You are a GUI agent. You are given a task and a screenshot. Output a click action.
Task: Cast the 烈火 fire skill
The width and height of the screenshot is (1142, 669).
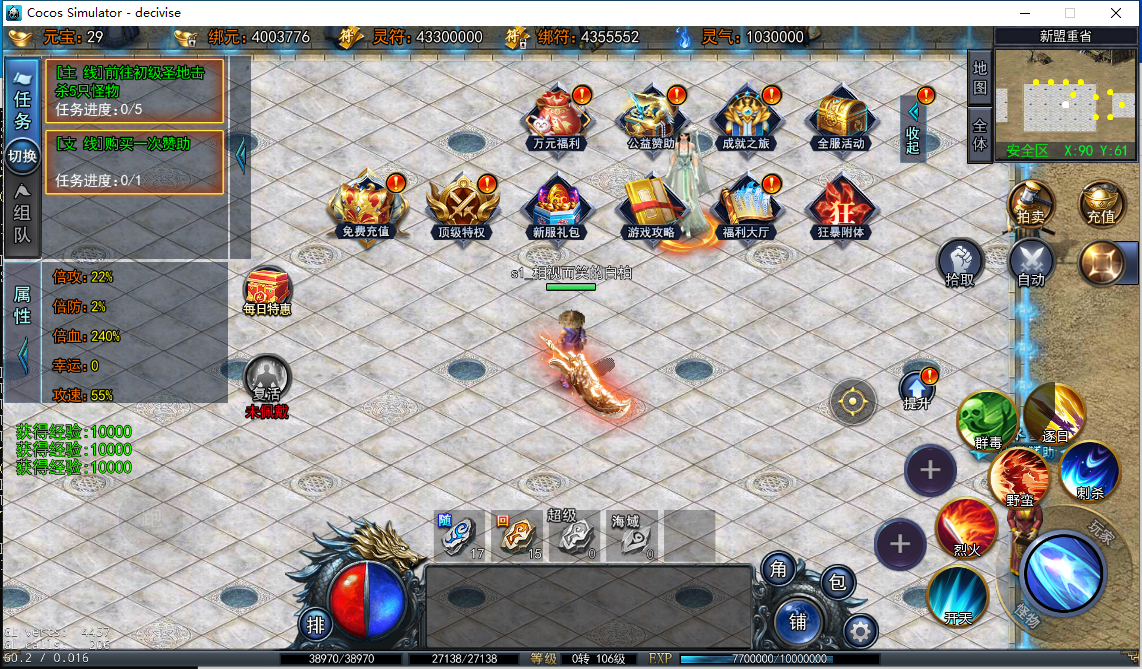point(966,528)
